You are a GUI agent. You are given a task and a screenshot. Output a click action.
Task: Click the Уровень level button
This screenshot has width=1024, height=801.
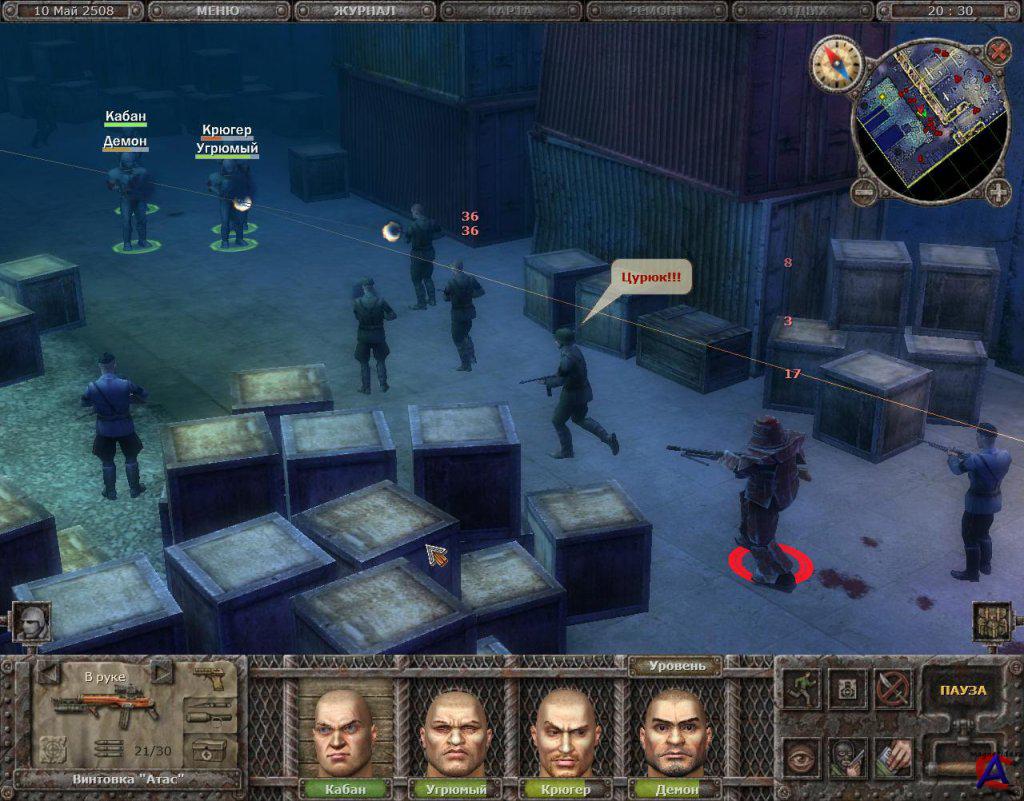point(677,666)
